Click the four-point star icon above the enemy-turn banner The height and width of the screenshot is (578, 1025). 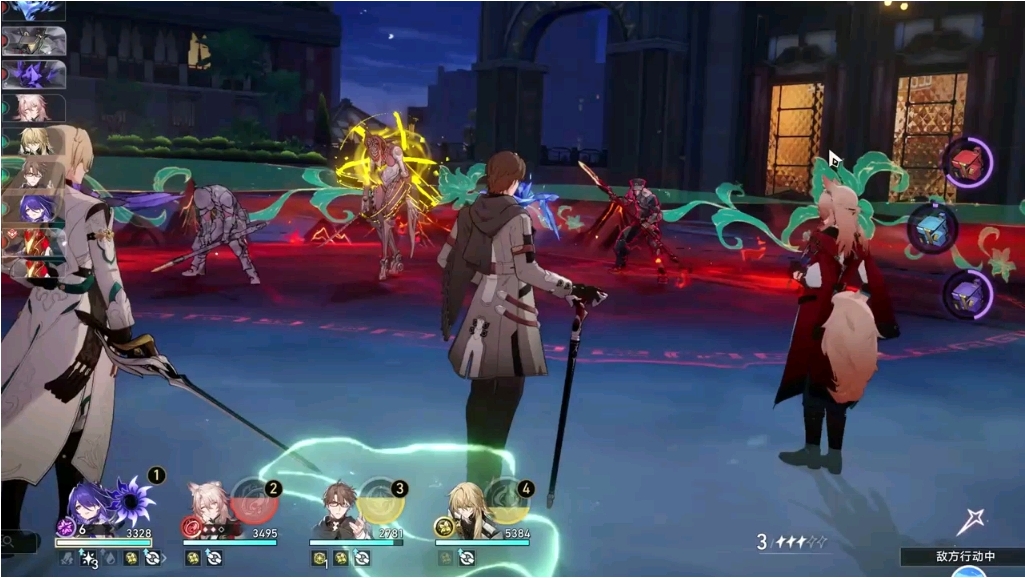point(971,521)
